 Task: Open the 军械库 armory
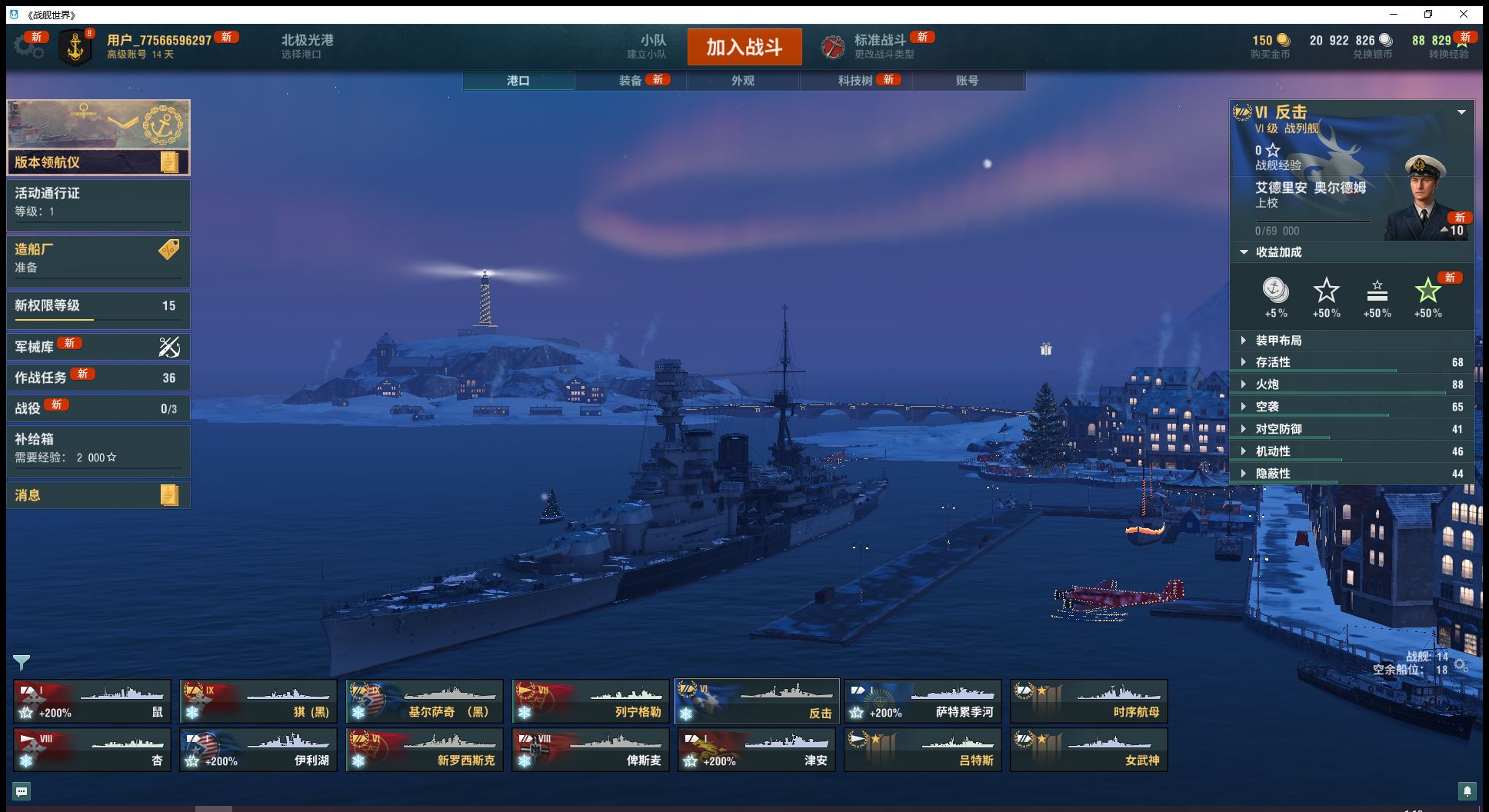coord(98,347)
